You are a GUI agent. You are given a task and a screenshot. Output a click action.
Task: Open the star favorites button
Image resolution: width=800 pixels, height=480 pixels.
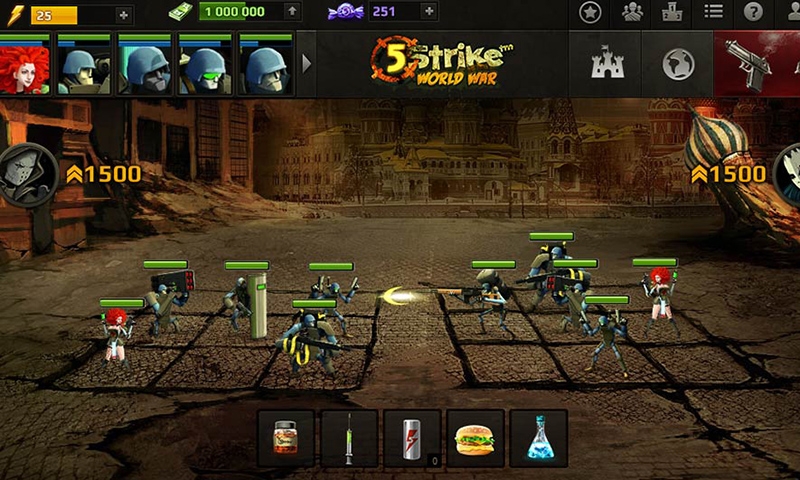pos(591,13)
